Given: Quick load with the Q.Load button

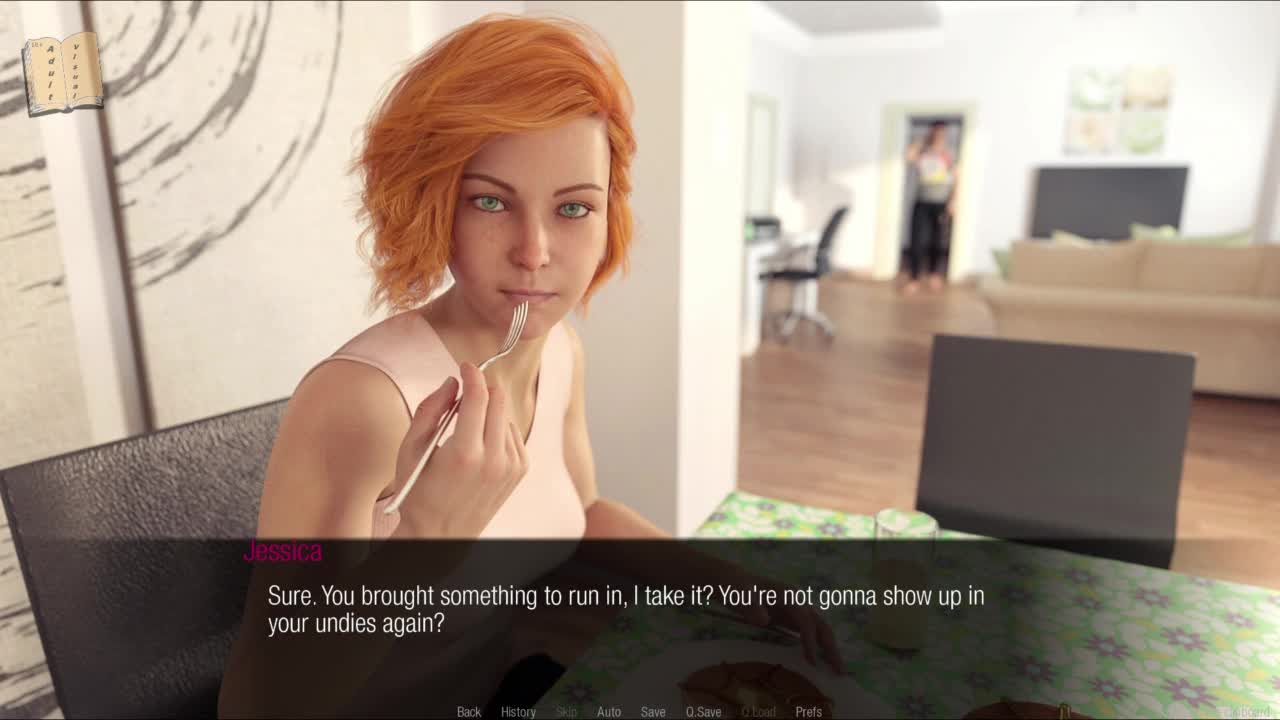Looking at the screenshot, I should [x=758, y=712].
